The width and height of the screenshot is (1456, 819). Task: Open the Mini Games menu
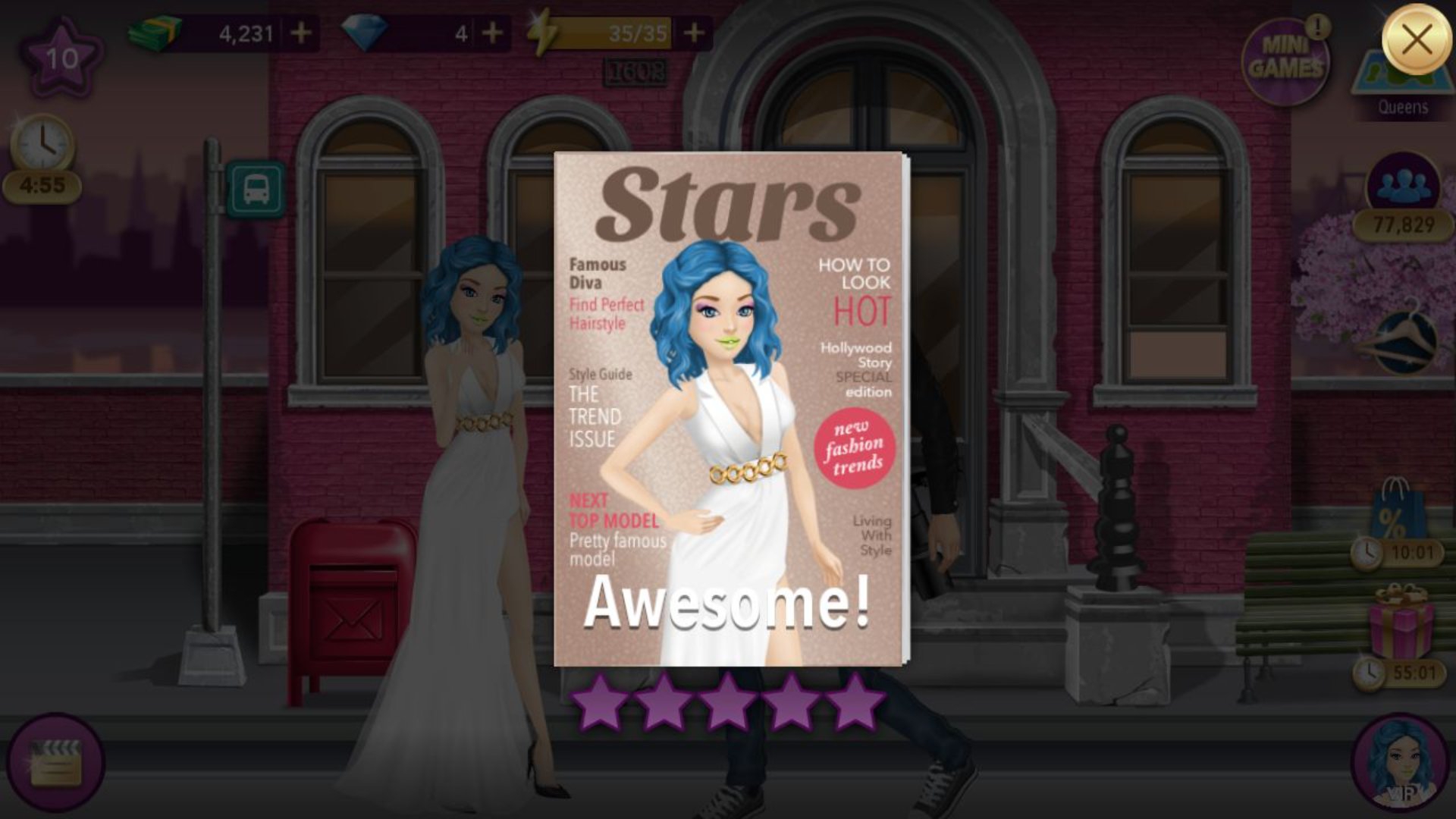[1285, 61]
